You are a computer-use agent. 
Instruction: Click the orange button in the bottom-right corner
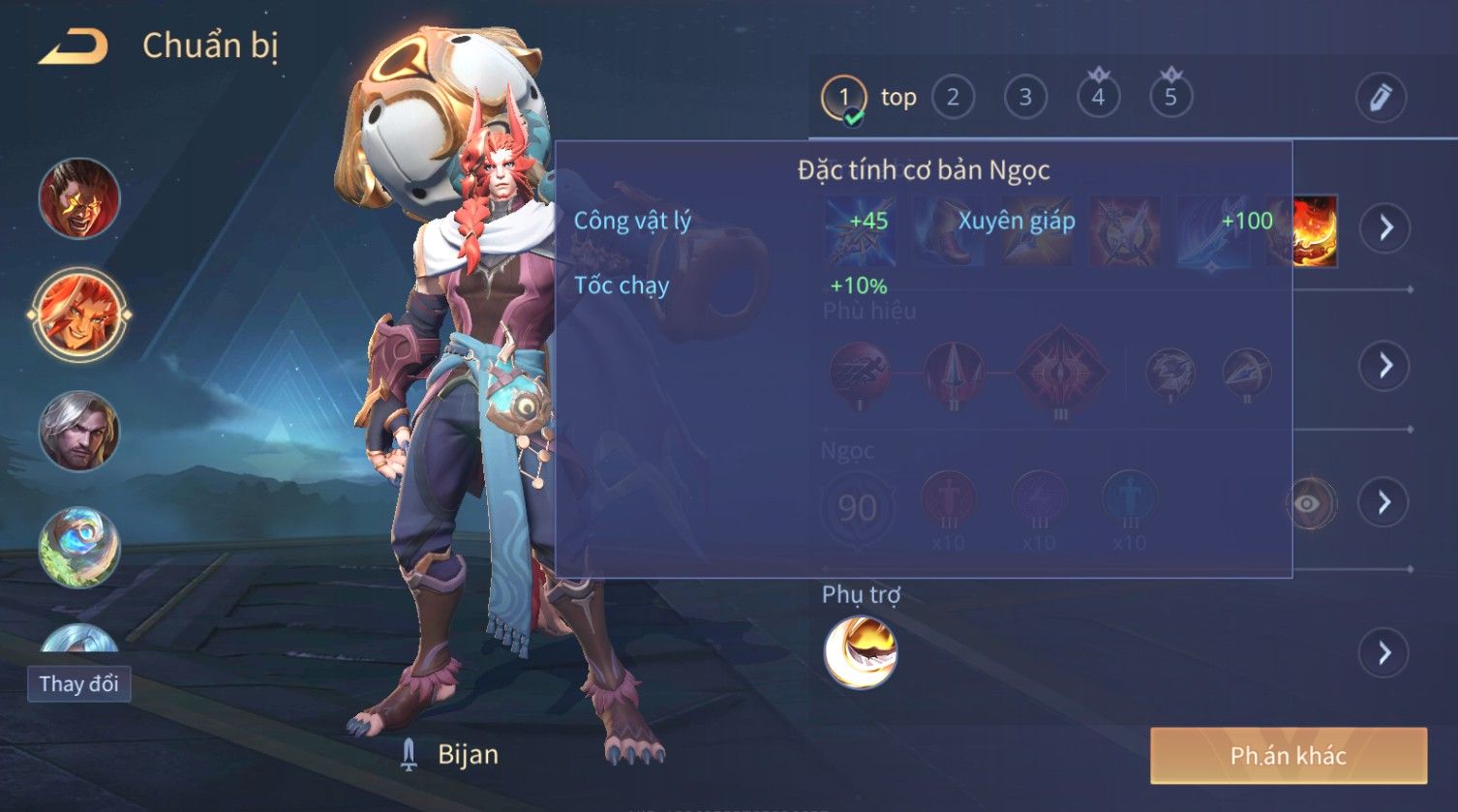tap(1288, 756)
